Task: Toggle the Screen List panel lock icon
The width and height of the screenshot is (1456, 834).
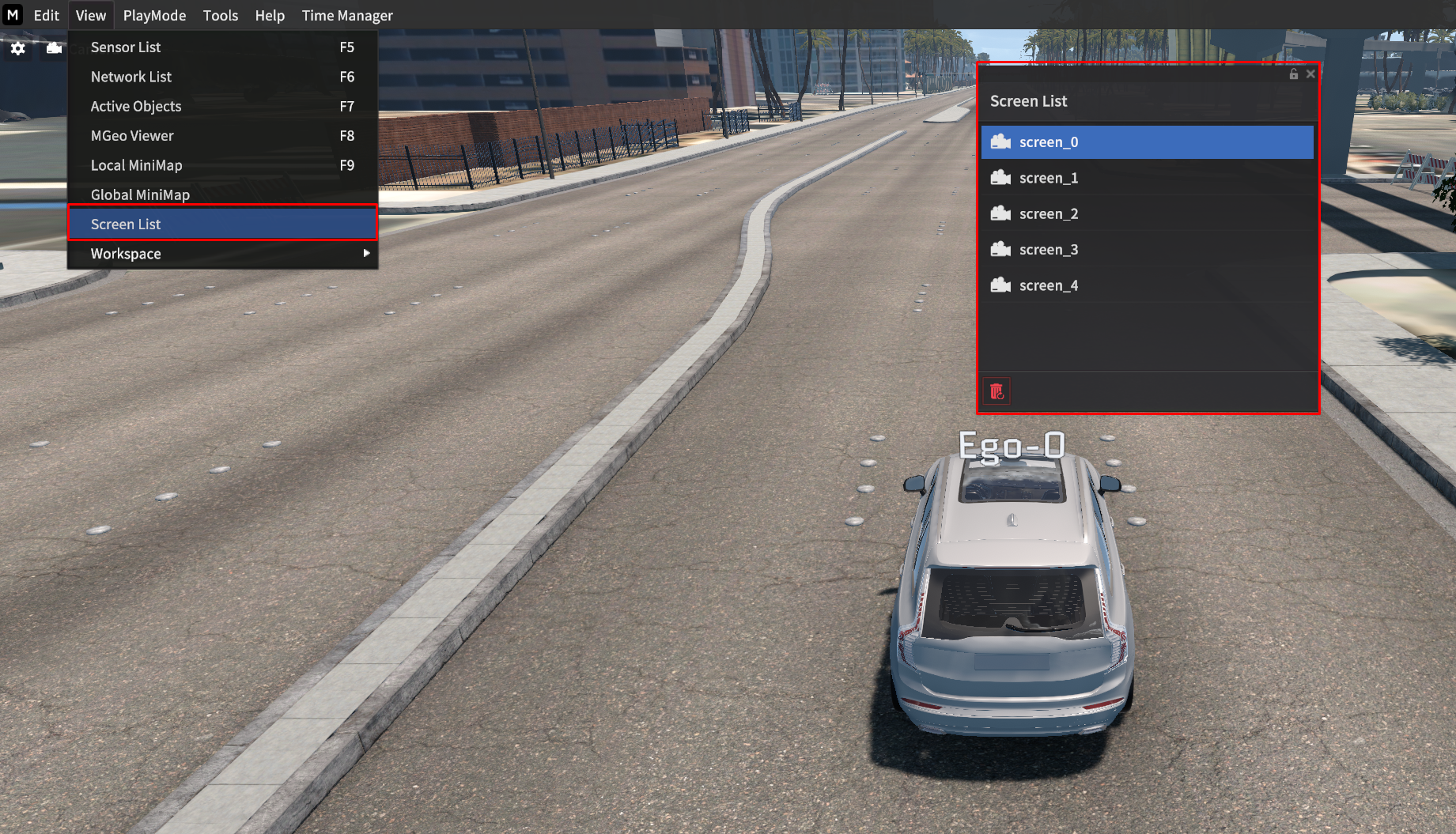Action: pyautogui.click(x=1294, y=74)
